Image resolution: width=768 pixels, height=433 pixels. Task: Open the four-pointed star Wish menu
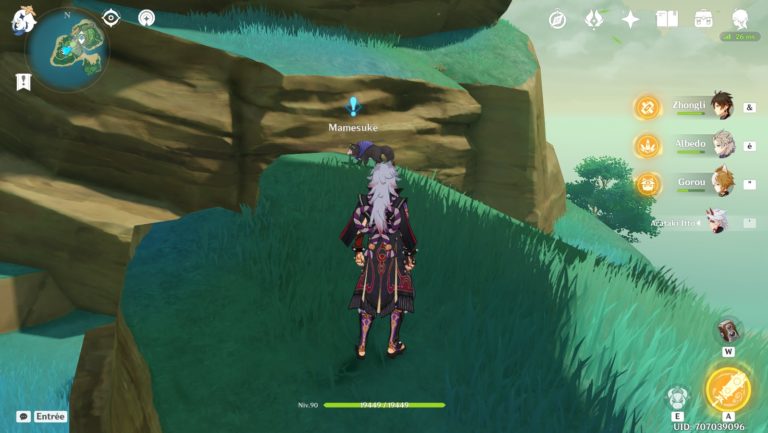pos(630,19)
